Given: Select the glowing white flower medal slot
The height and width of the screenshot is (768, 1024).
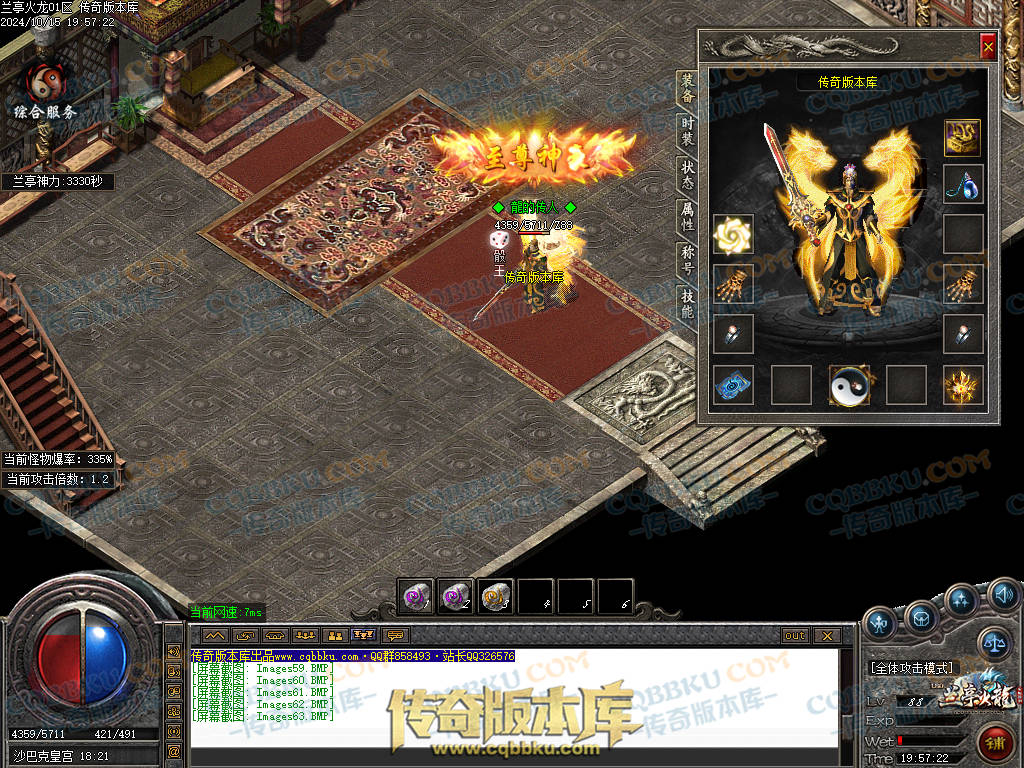Looking at the screenshot, I should (x=733, y=235).
